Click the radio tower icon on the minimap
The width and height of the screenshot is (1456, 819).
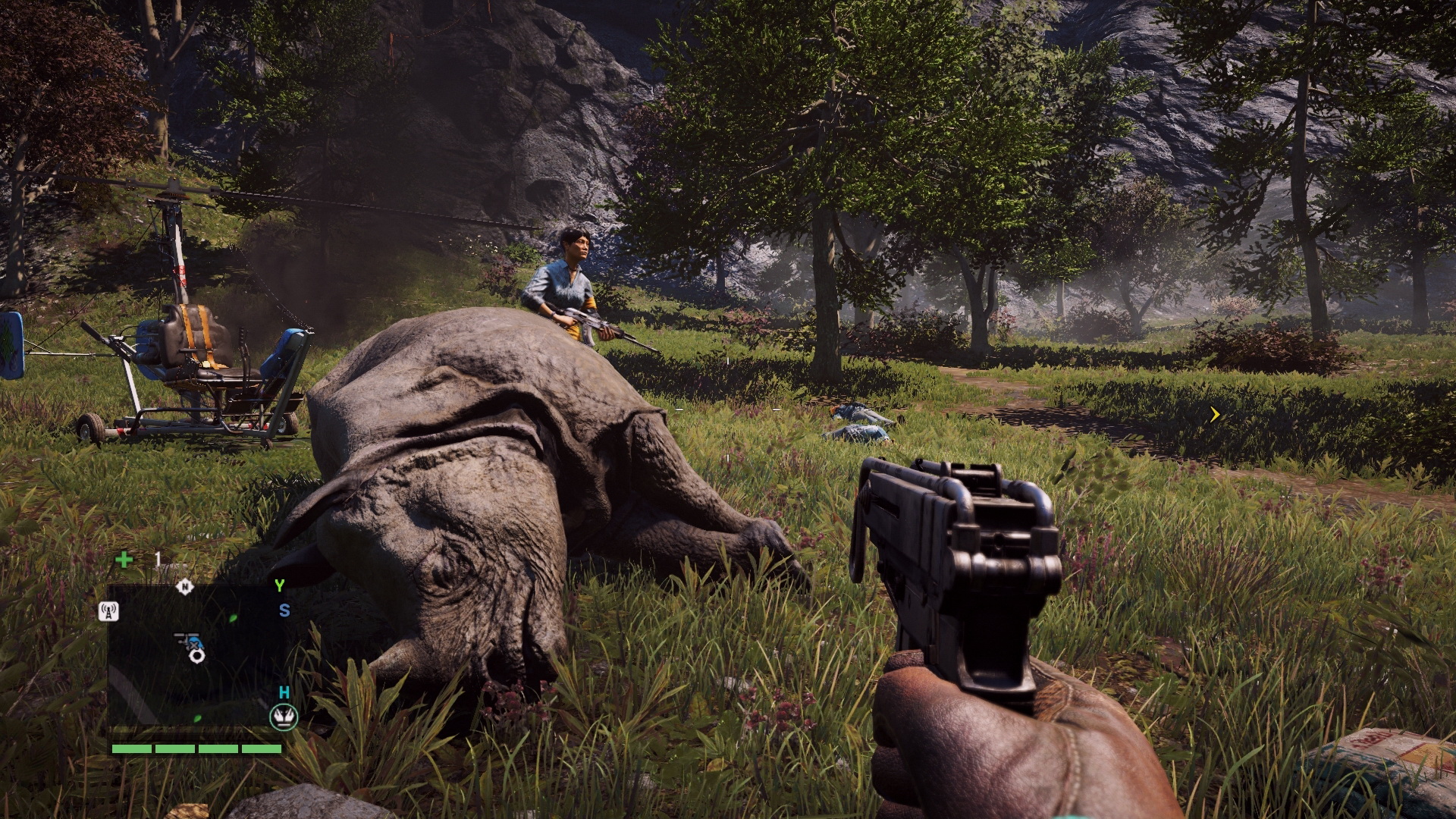tap(108, 611)
